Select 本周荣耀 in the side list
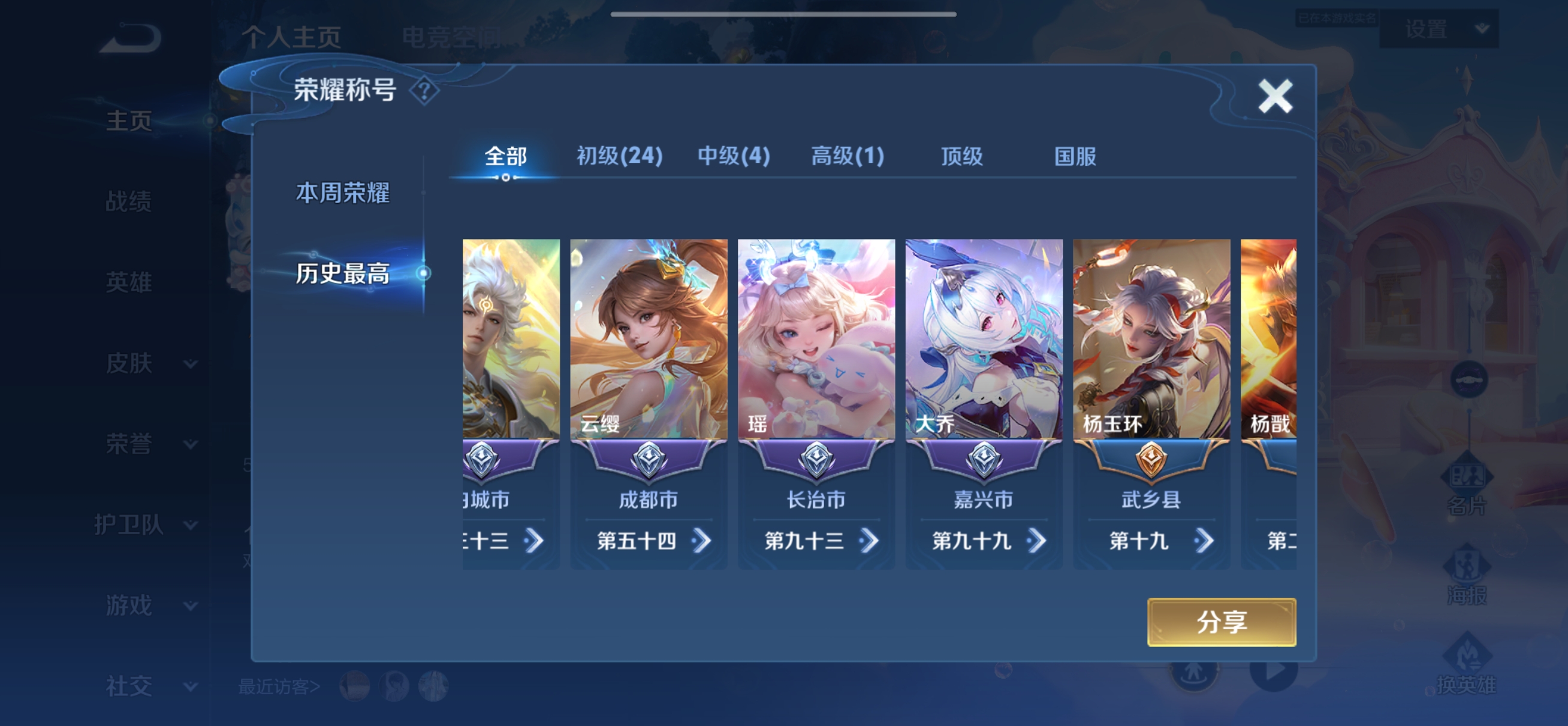 (x=343, y=193)
